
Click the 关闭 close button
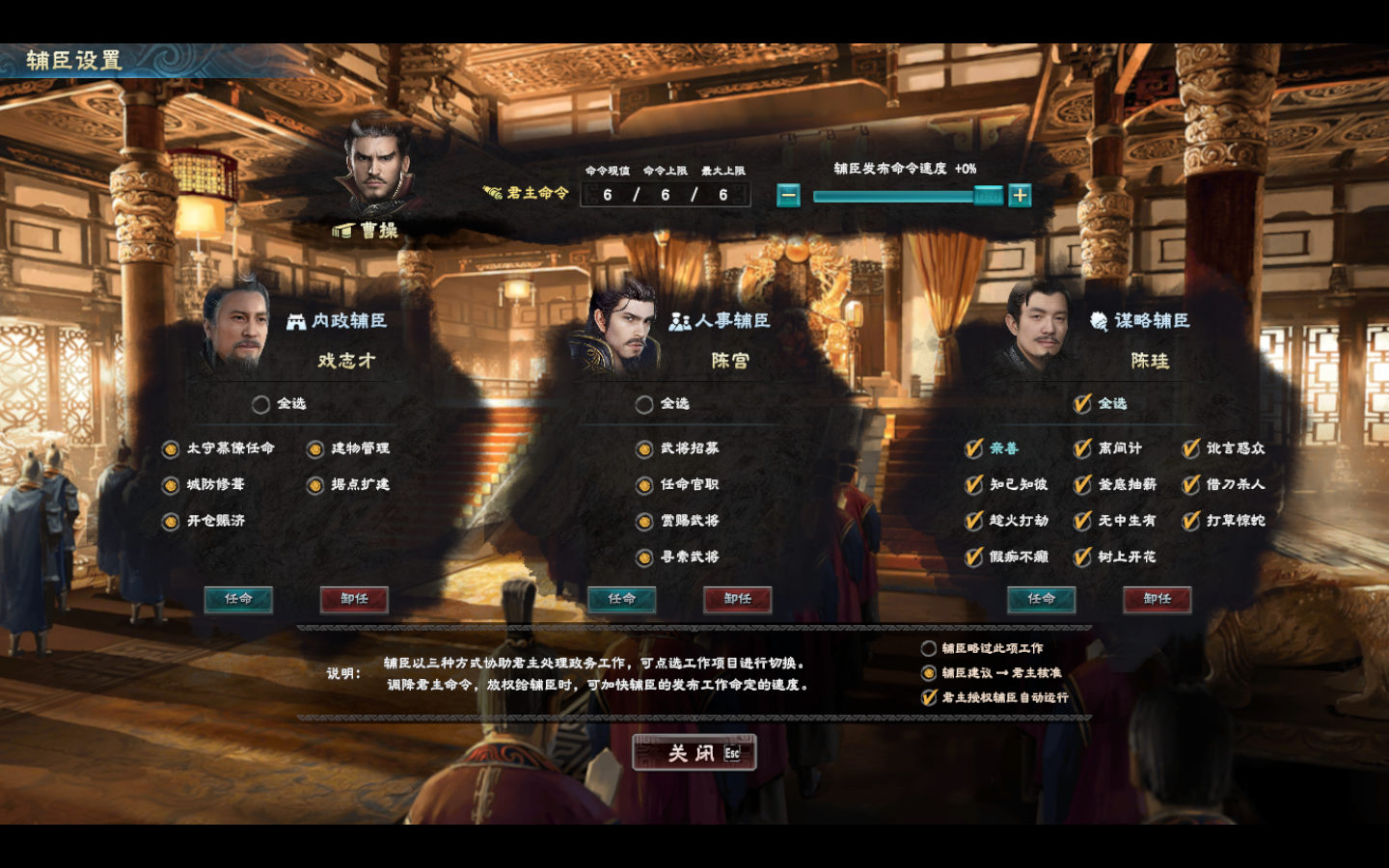[x=694, y=753]
